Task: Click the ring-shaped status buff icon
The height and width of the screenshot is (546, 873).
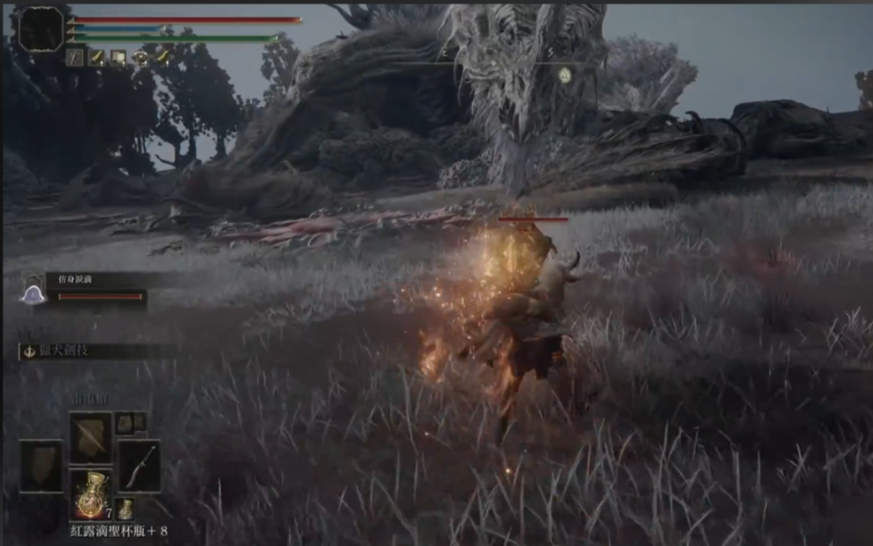Action: [x=140, y=58]
